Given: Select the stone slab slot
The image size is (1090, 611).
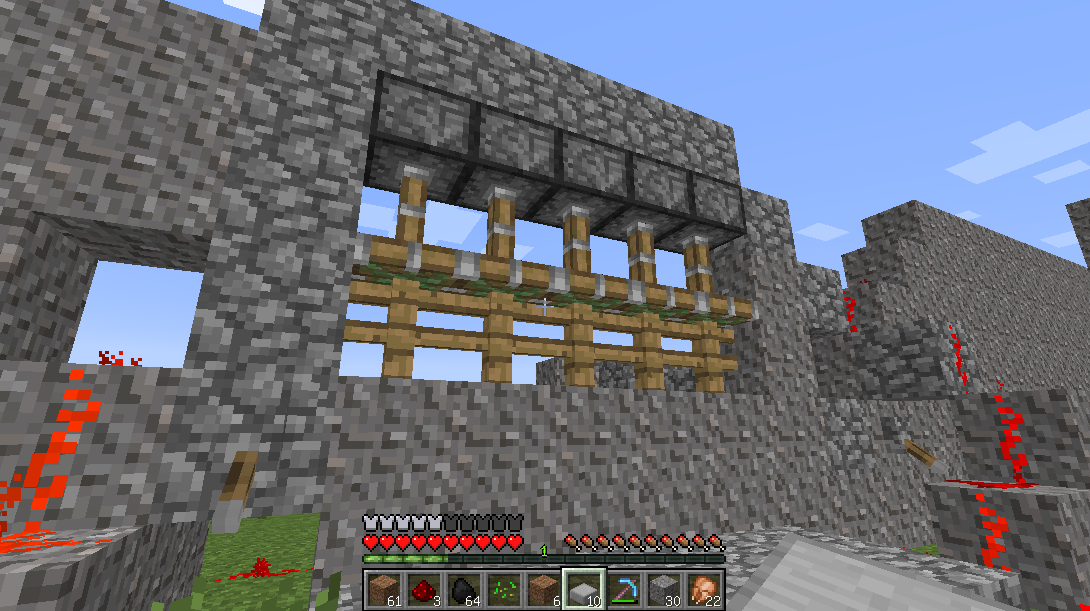Looking at the screenshot, I should pos(582,588).
